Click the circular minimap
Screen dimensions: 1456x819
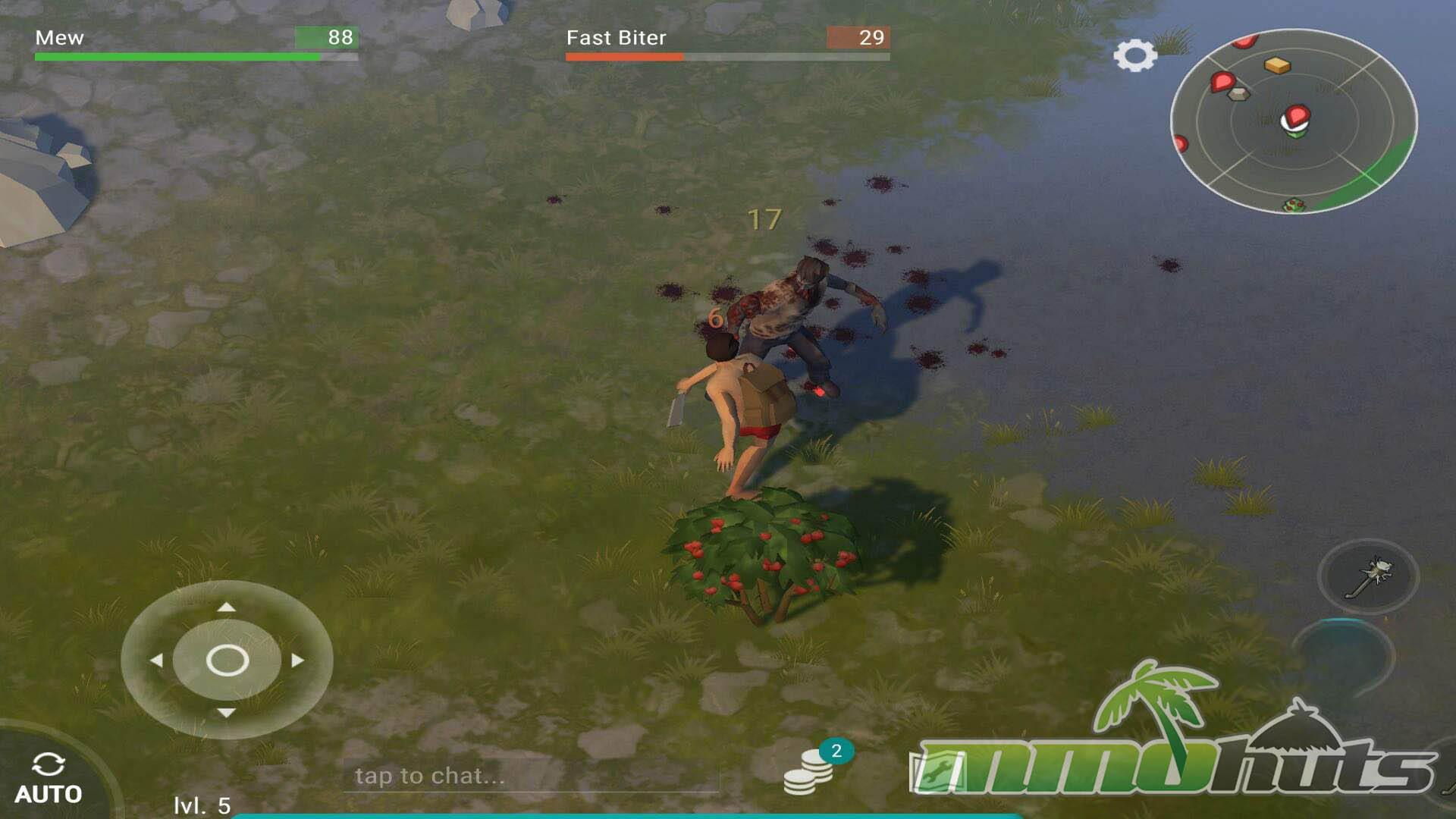tap(1293, 121)
